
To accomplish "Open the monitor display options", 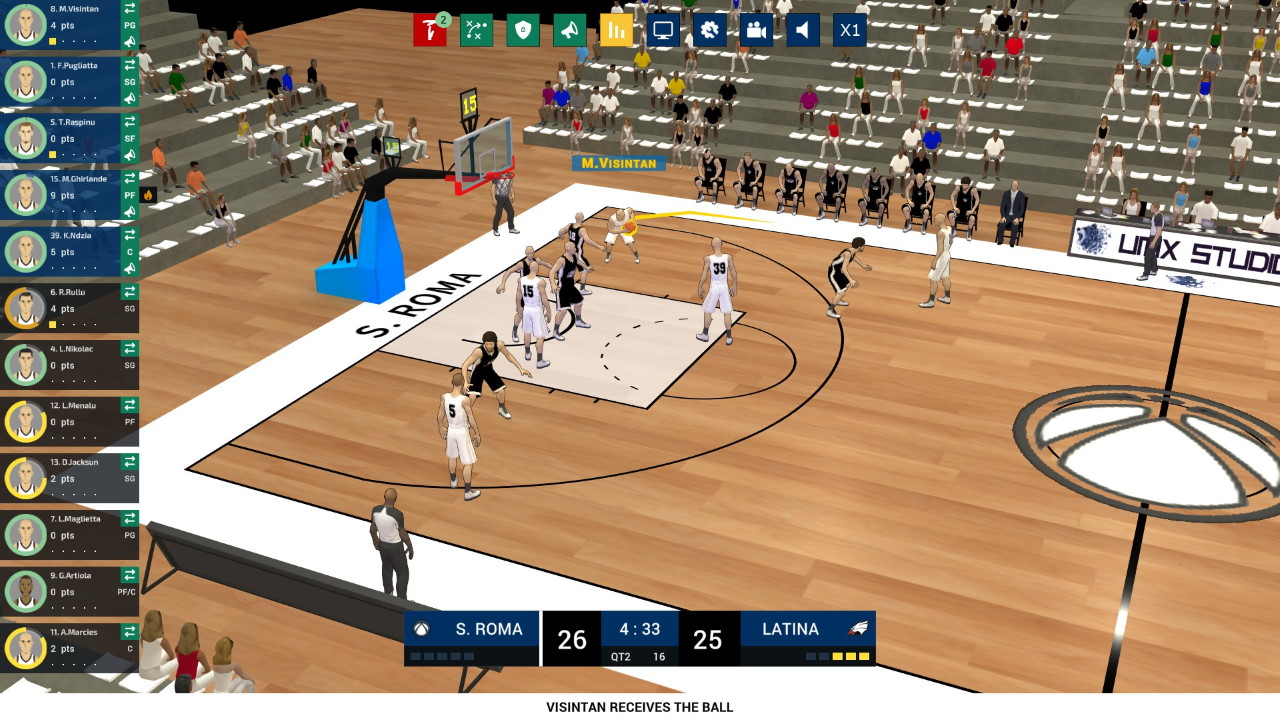I will pyautogui.click(x=662, y=30).
